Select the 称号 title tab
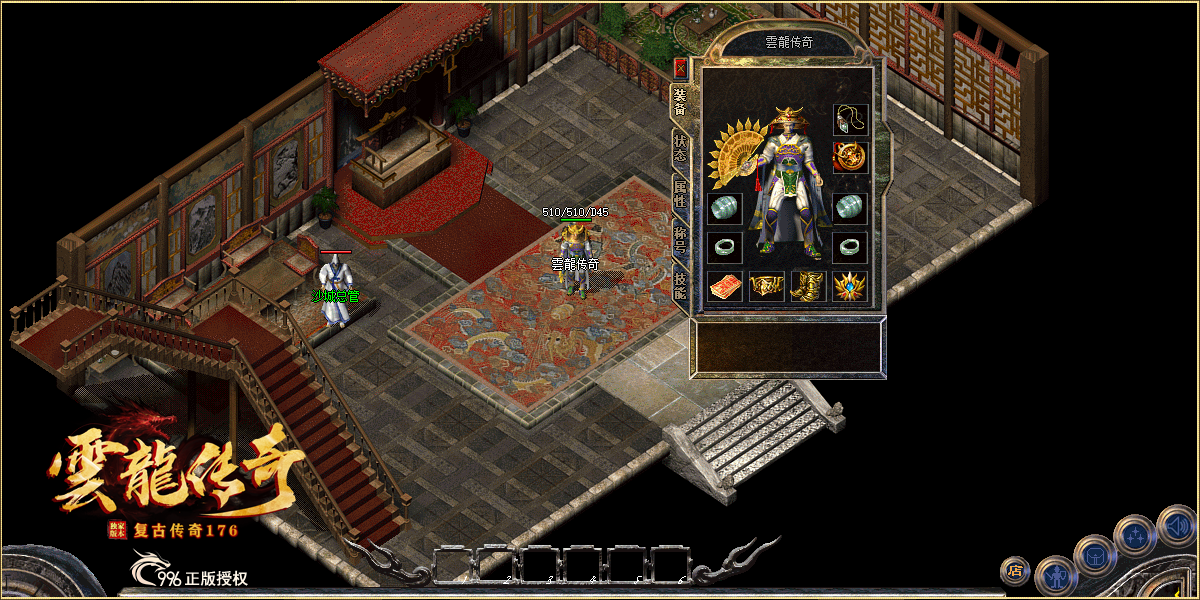This screenshot has width=1200, height=600. 680,240
